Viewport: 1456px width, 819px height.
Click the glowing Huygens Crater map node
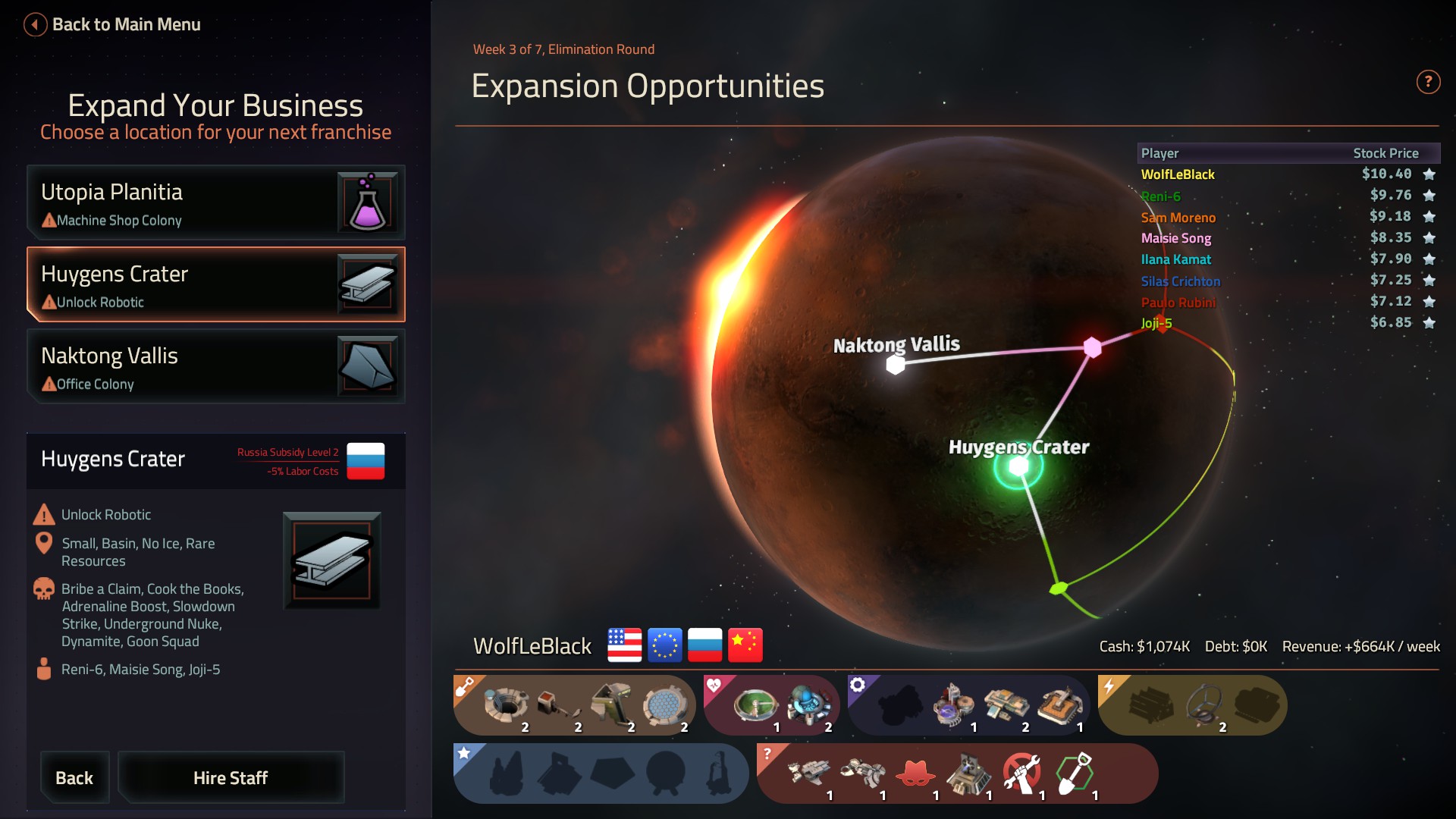(1018, 467)
